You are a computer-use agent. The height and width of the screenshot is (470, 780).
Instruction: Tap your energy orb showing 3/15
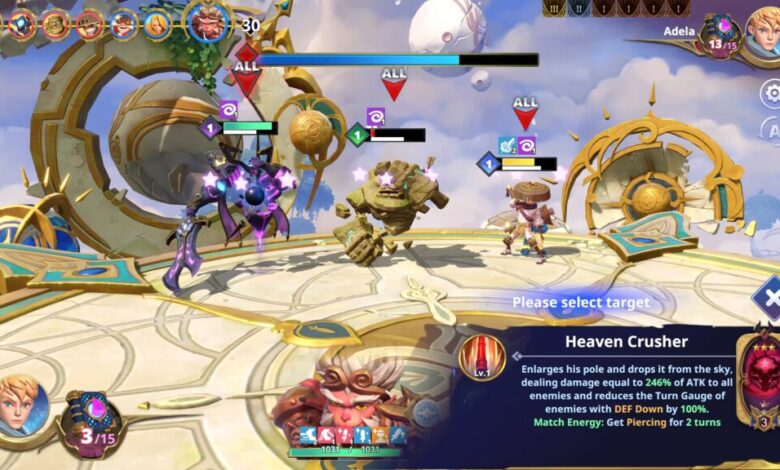91,423
